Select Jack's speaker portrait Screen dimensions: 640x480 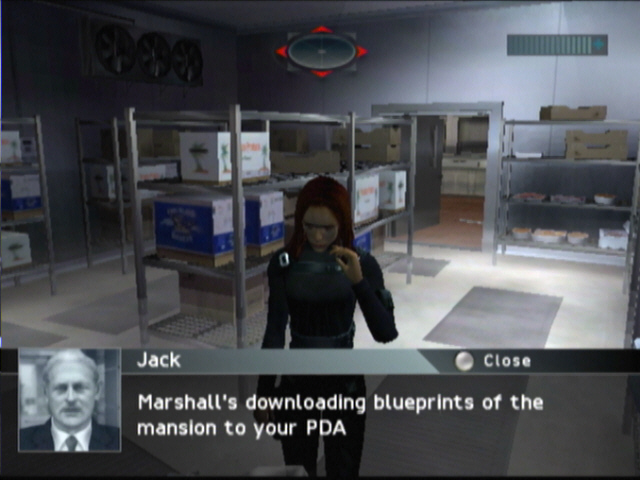point(70,400)
